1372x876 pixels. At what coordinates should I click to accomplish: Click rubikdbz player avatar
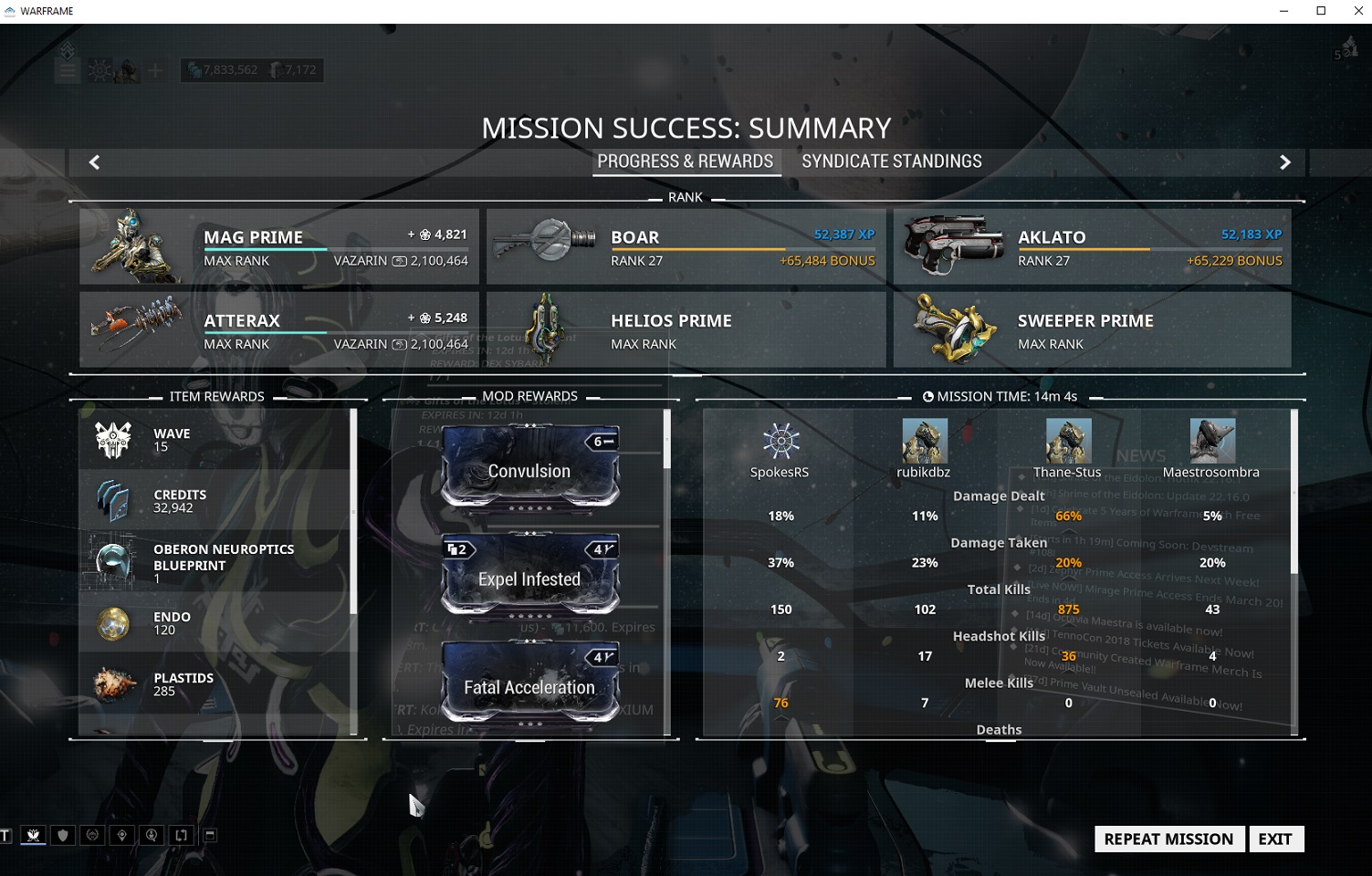pos(924,442)
